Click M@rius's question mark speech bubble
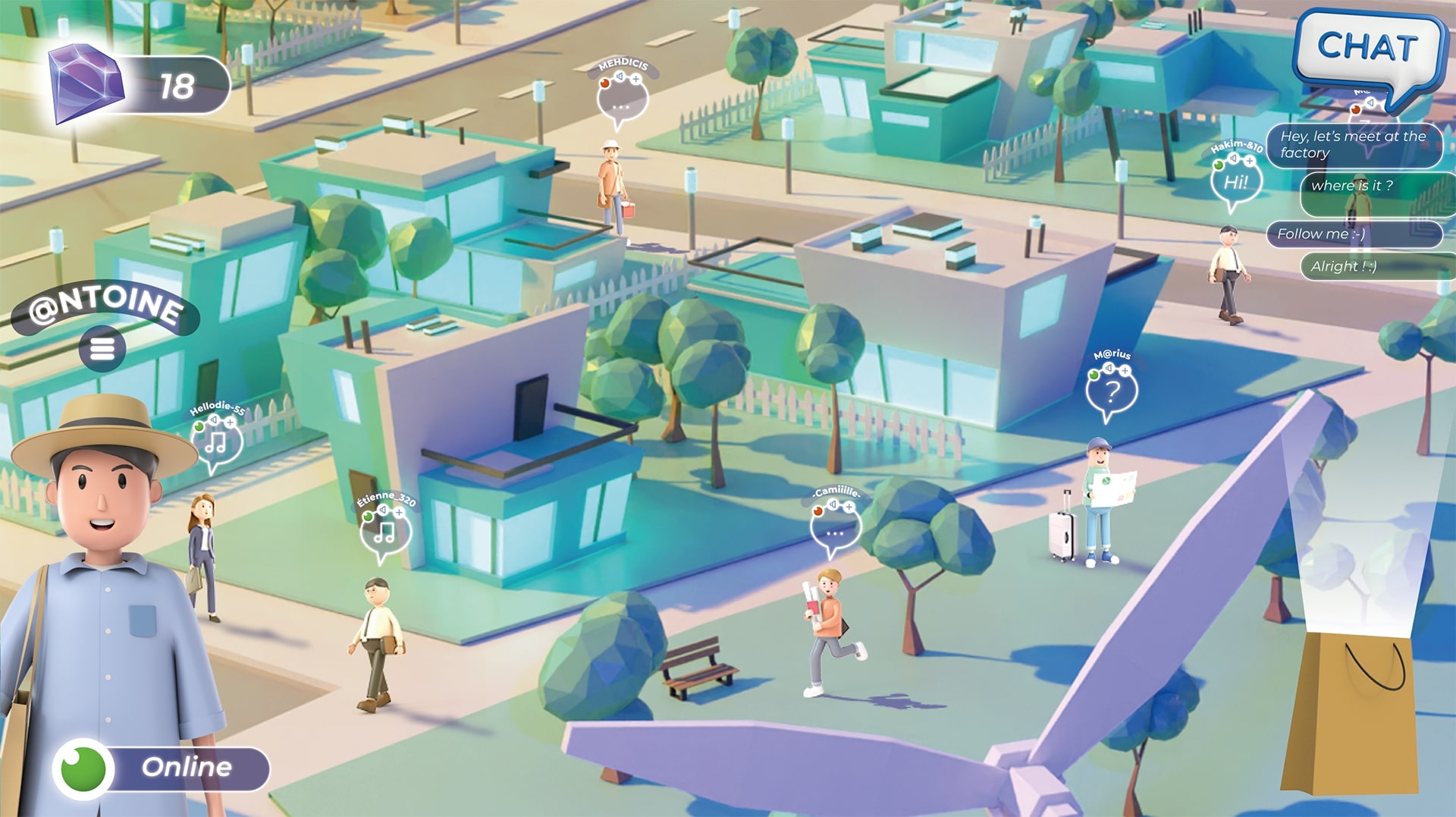 tap(1112, 391)
